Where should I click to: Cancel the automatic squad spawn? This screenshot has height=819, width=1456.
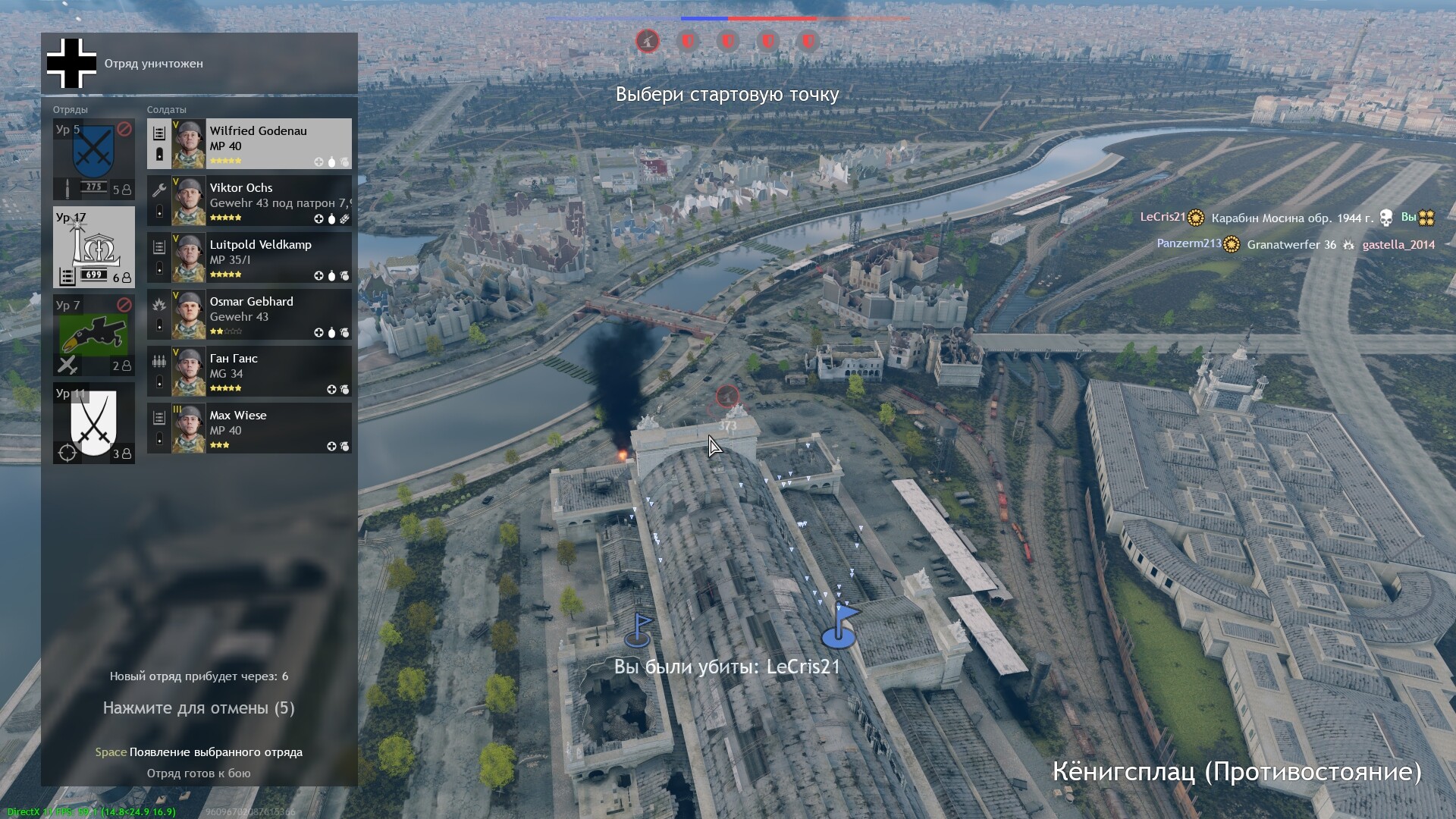coord(199,708)
